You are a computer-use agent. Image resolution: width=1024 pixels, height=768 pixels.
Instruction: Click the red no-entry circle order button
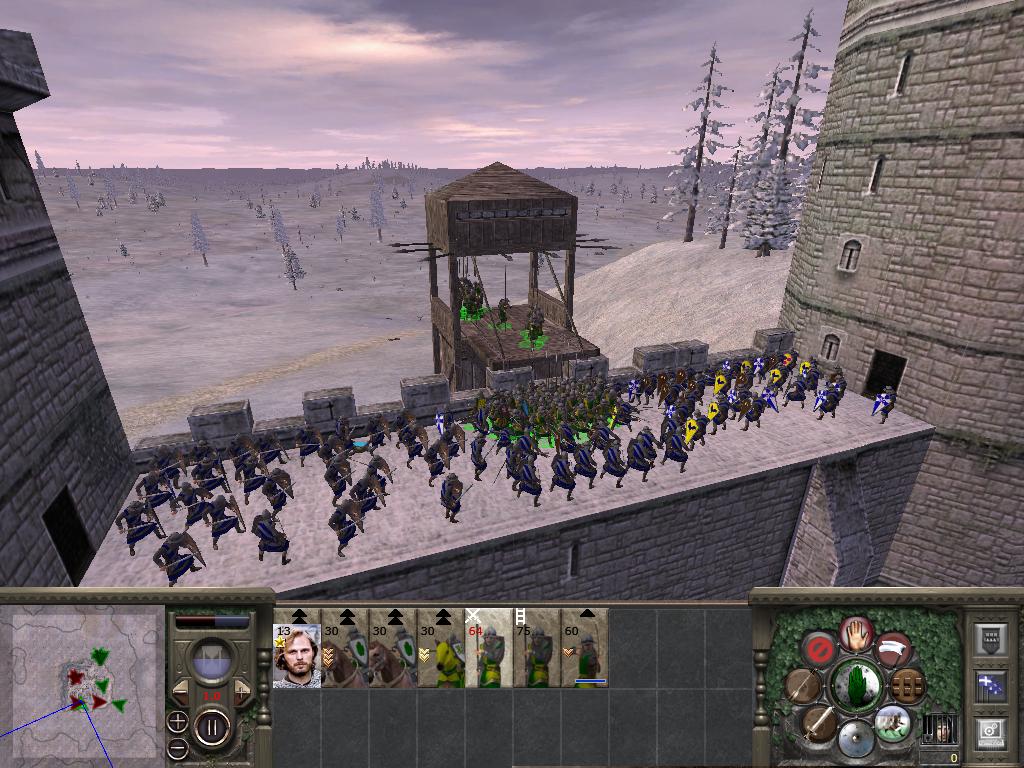click(x=820, y=648)
